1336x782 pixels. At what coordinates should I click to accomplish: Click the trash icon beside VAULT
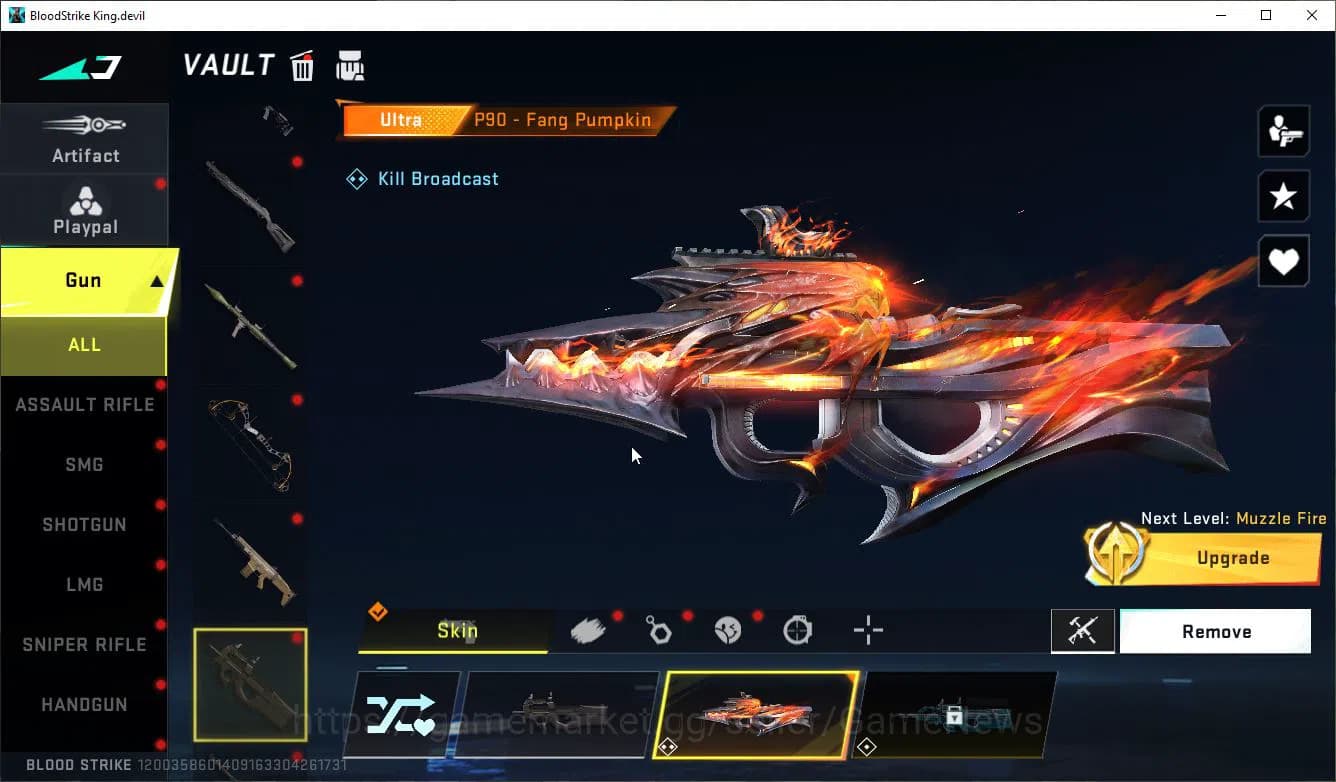pyautogui.click(x=302, y=64)
